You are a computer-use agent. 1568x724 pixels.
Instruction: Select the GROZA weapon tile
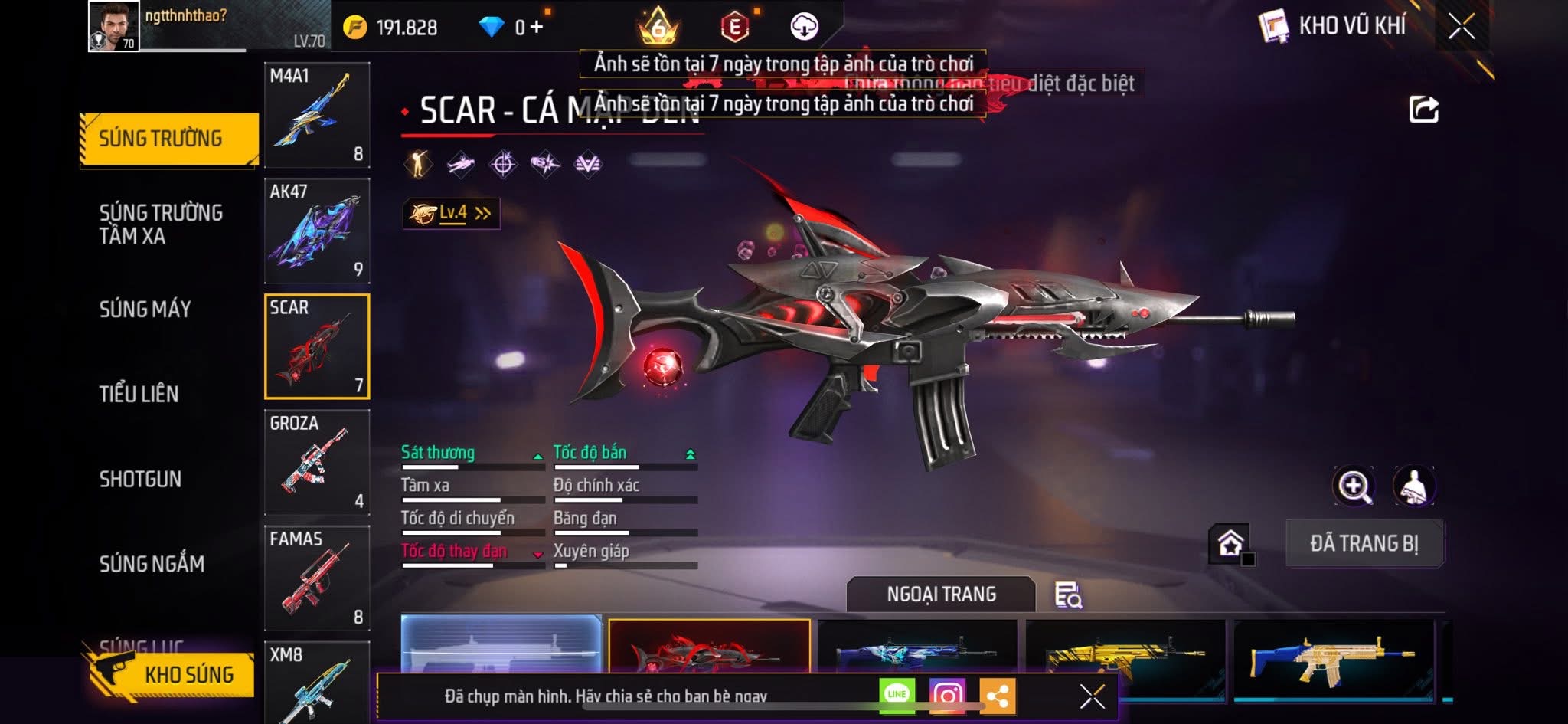tap(317, 462)
